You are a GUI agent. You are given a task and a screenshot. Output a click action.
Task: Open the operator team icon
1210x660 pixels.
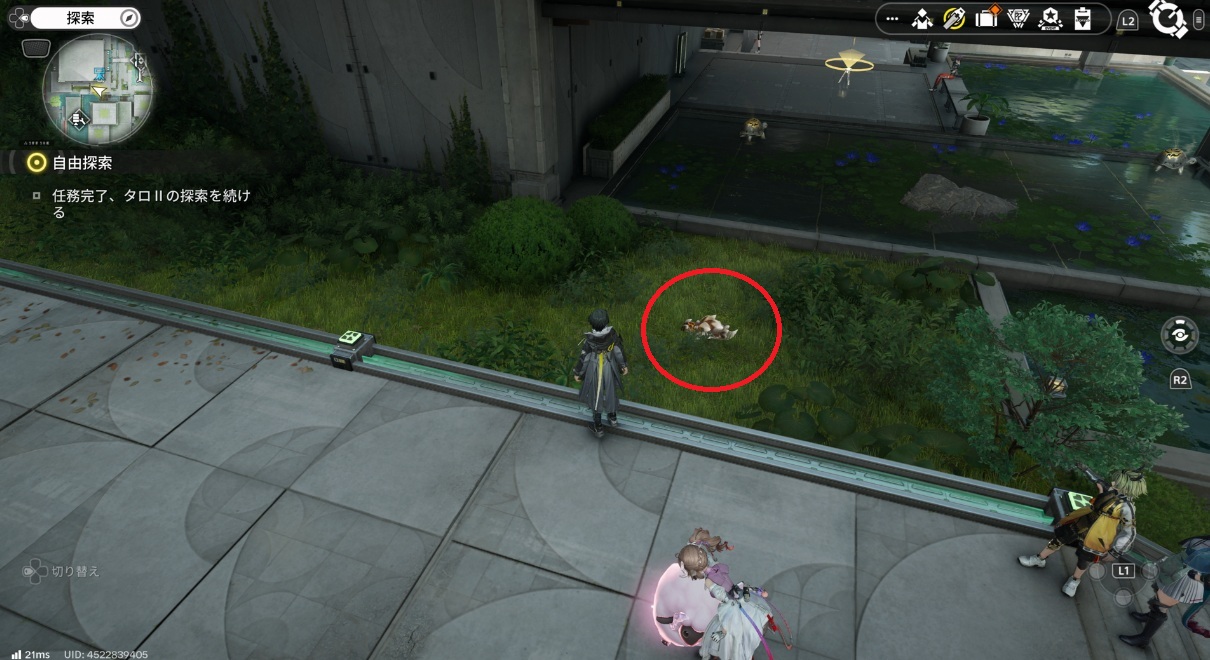coord(923,19)
